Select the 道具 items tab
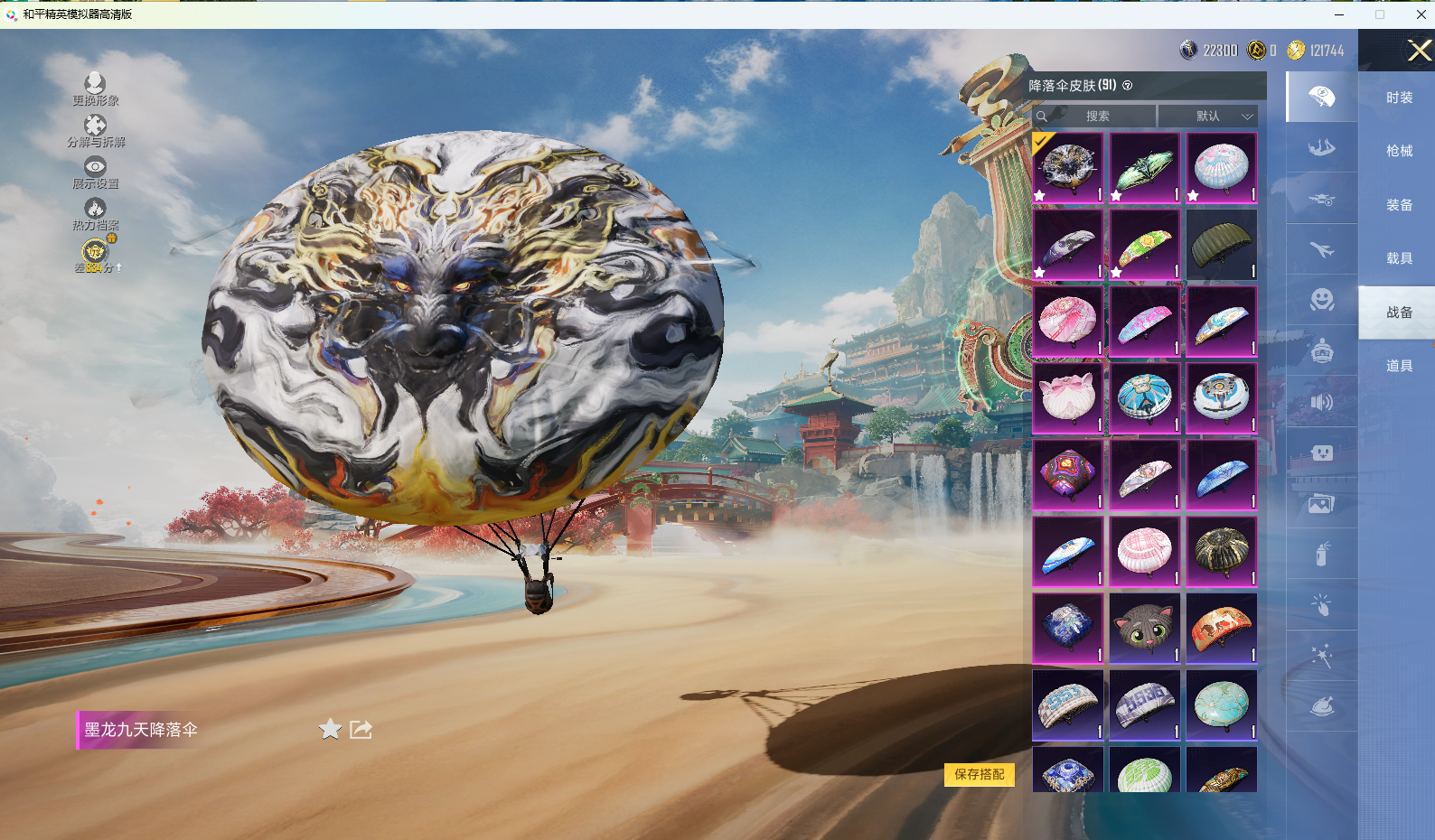This screenshot has height=840, width=1435. click(1399, 366)
